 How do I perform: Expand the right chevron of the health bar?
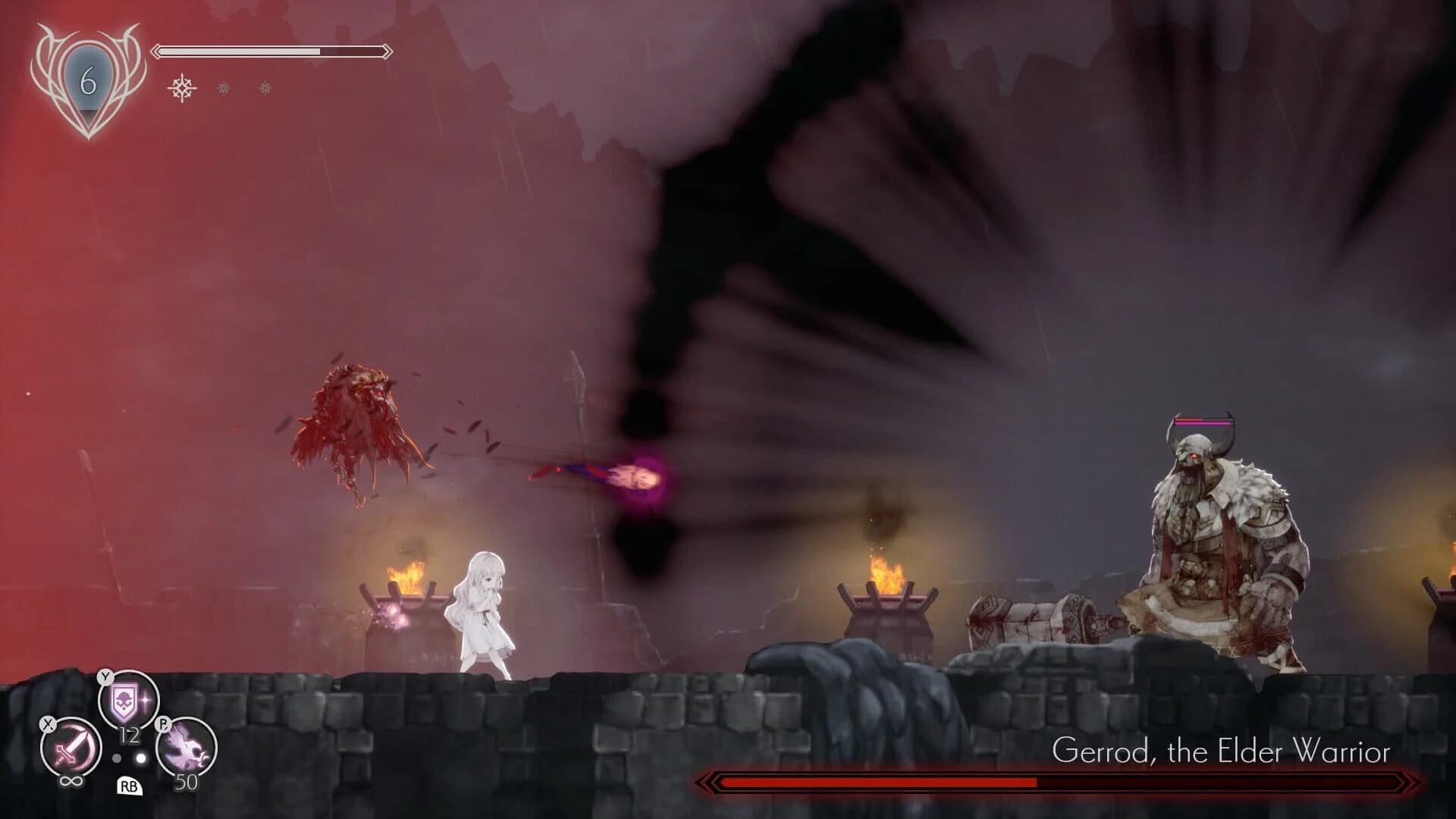pos(388,51)
